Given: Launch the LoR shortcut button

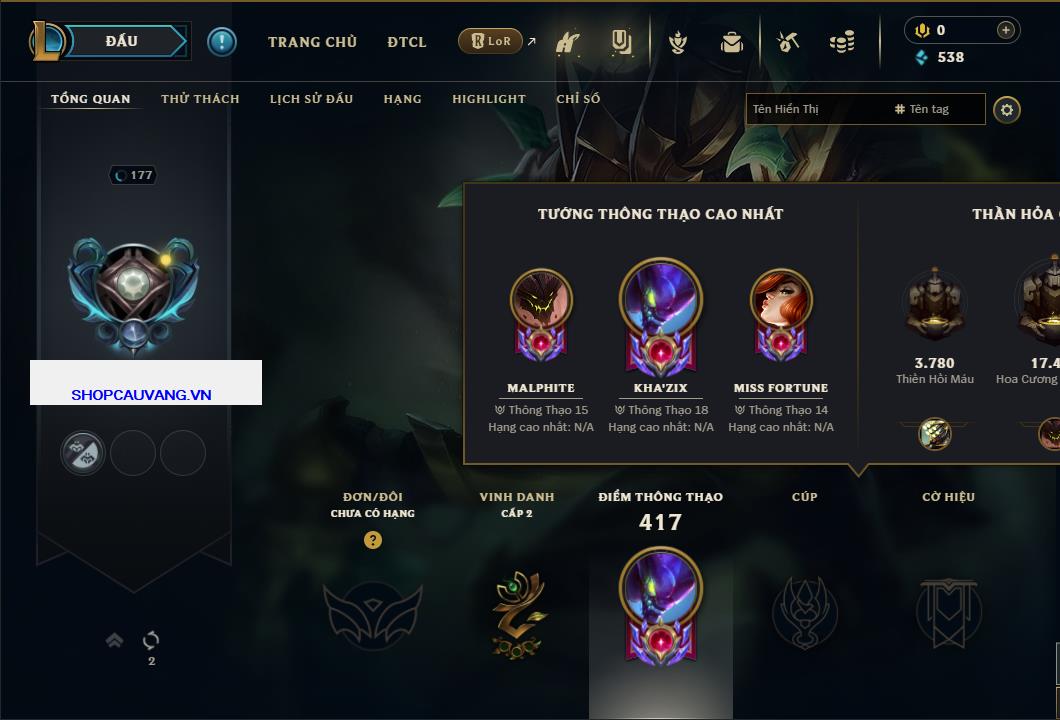Looking at the screenshot, I should (491, 41).
